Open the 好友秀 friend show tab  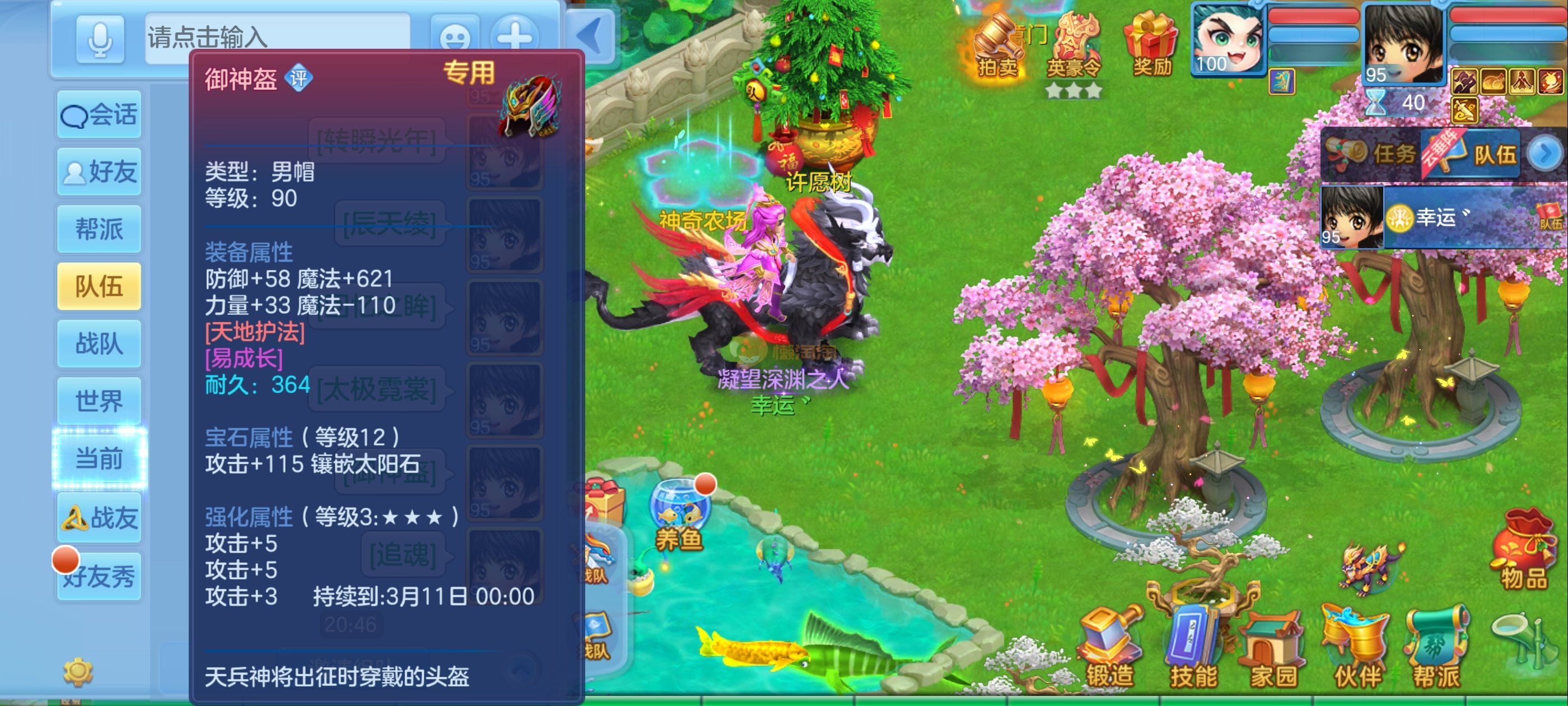click(99, 576)
